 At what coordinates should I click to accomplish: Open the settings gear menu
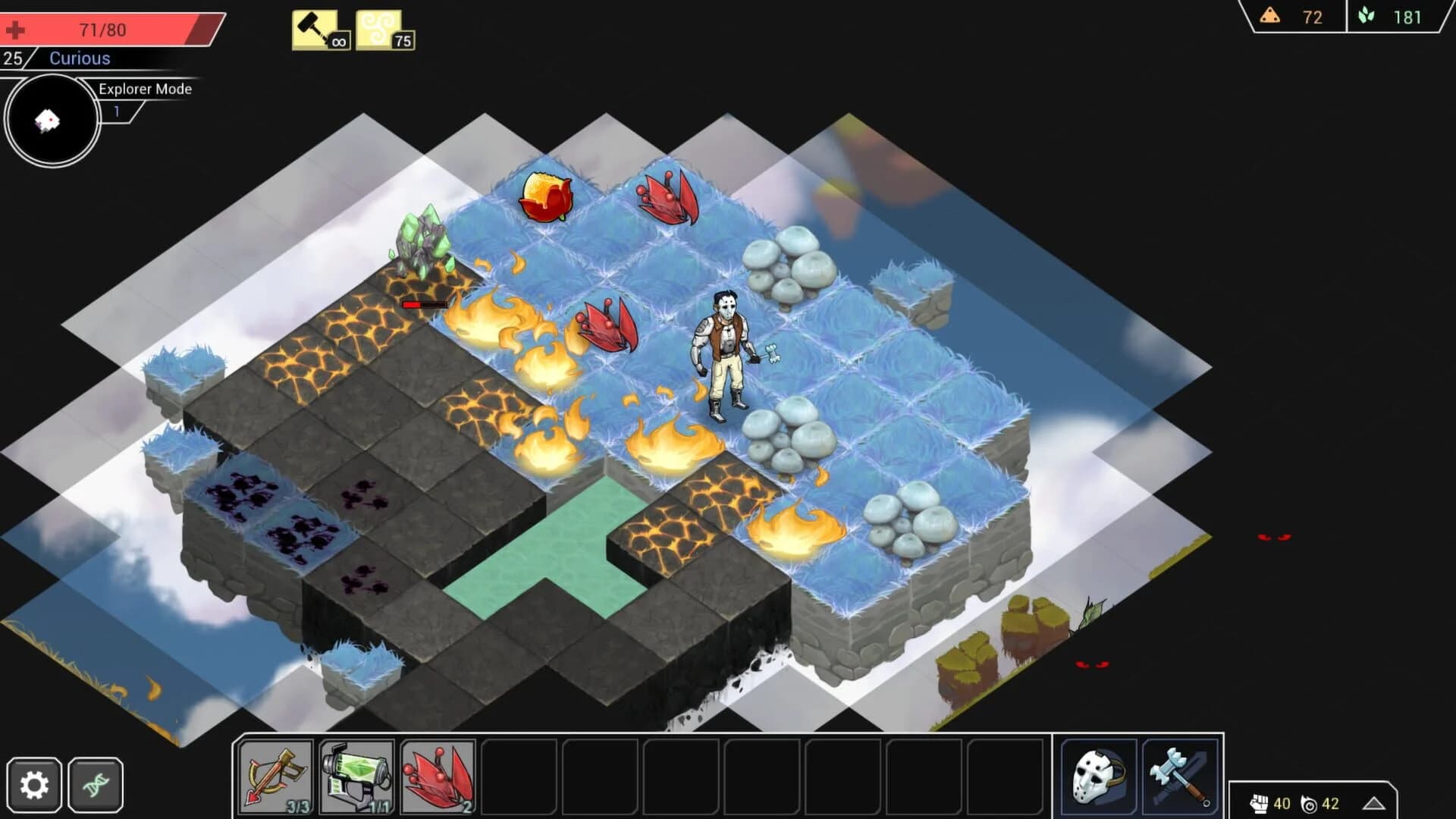pyautogui.click(x=33, y=783)
